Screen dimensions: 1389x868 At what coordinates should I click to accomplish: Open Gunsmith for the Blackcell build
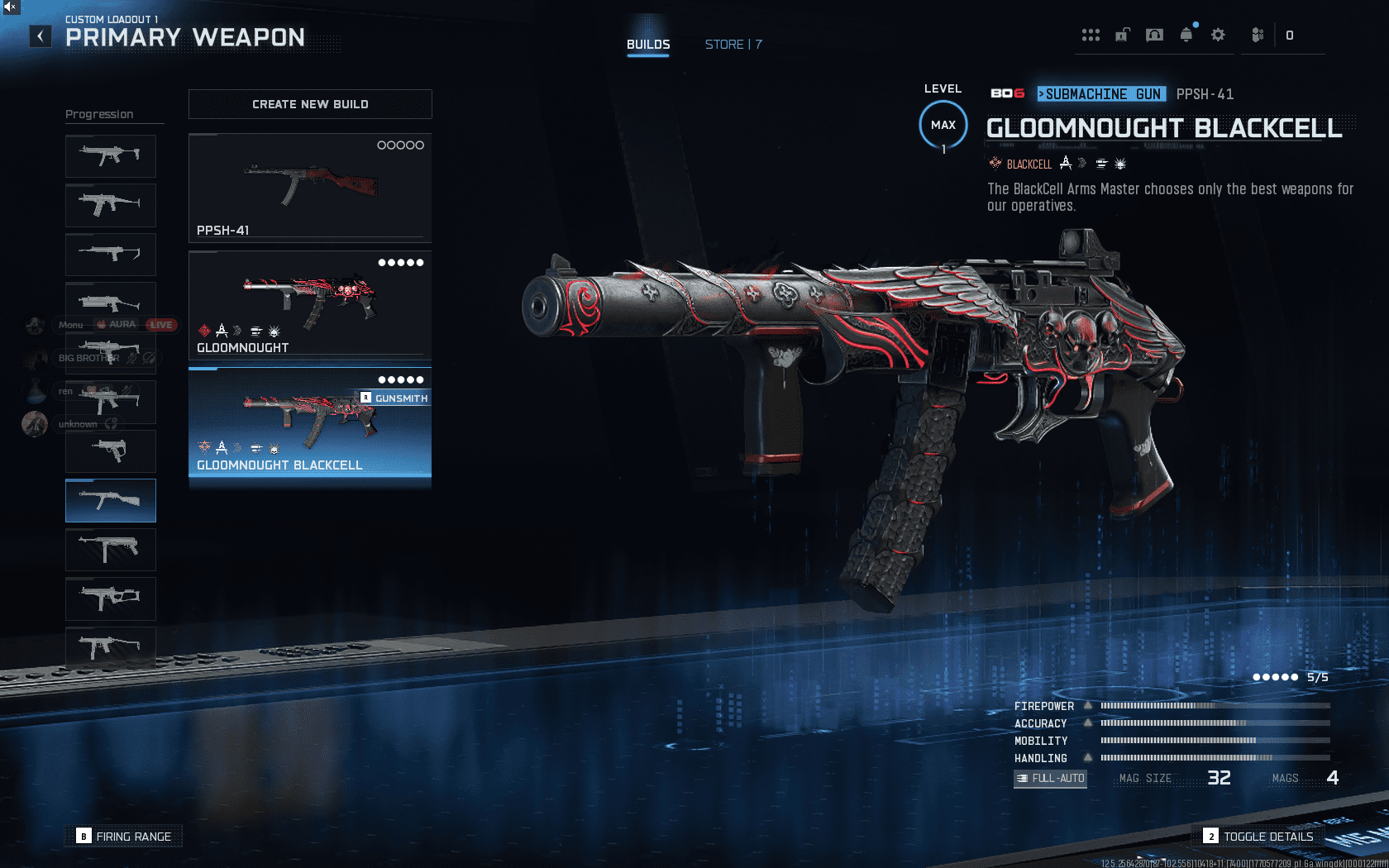[394, 398]
